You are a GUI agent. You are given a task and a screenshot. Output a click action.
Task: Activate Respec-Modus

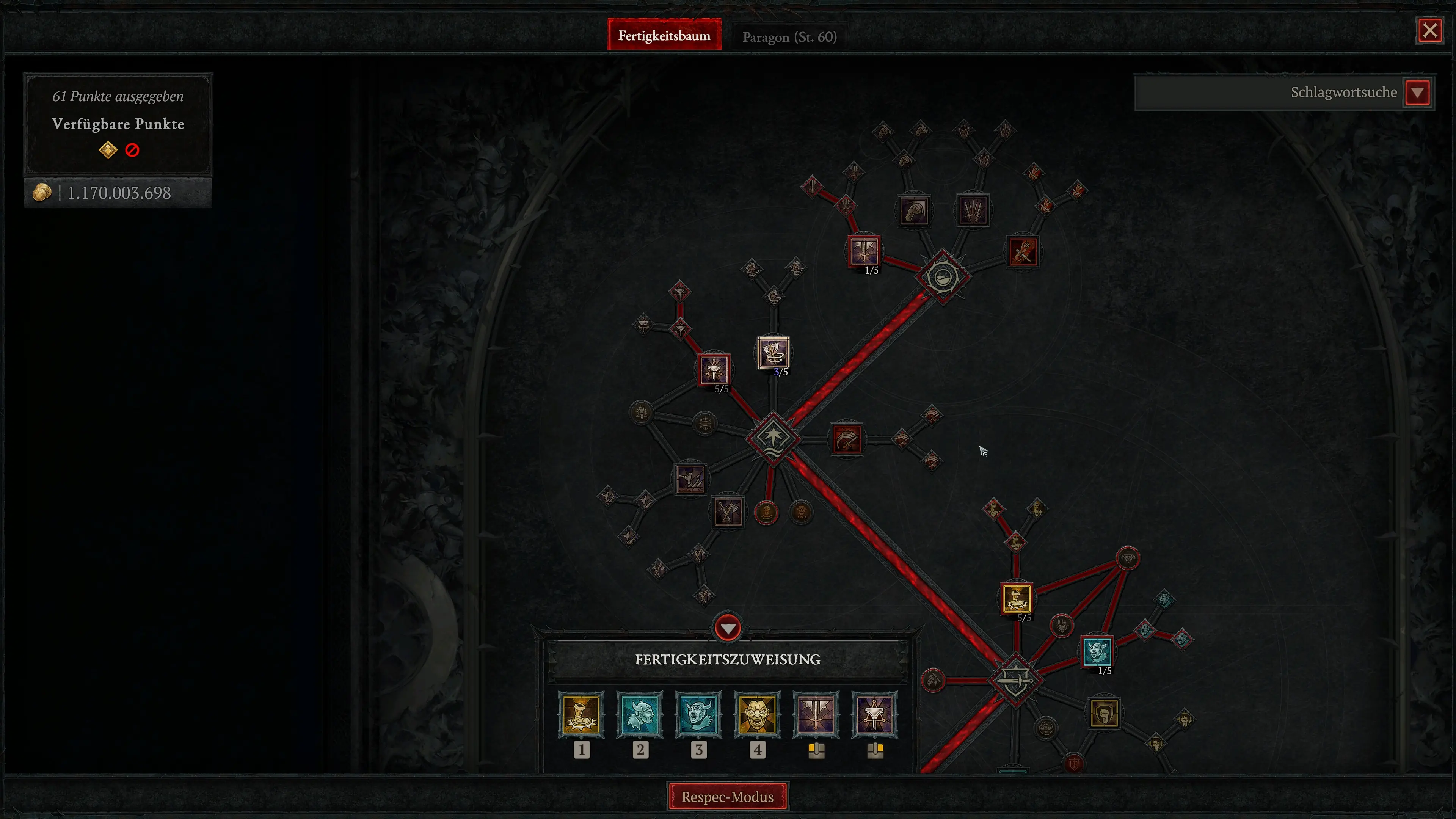pos(728,797)
